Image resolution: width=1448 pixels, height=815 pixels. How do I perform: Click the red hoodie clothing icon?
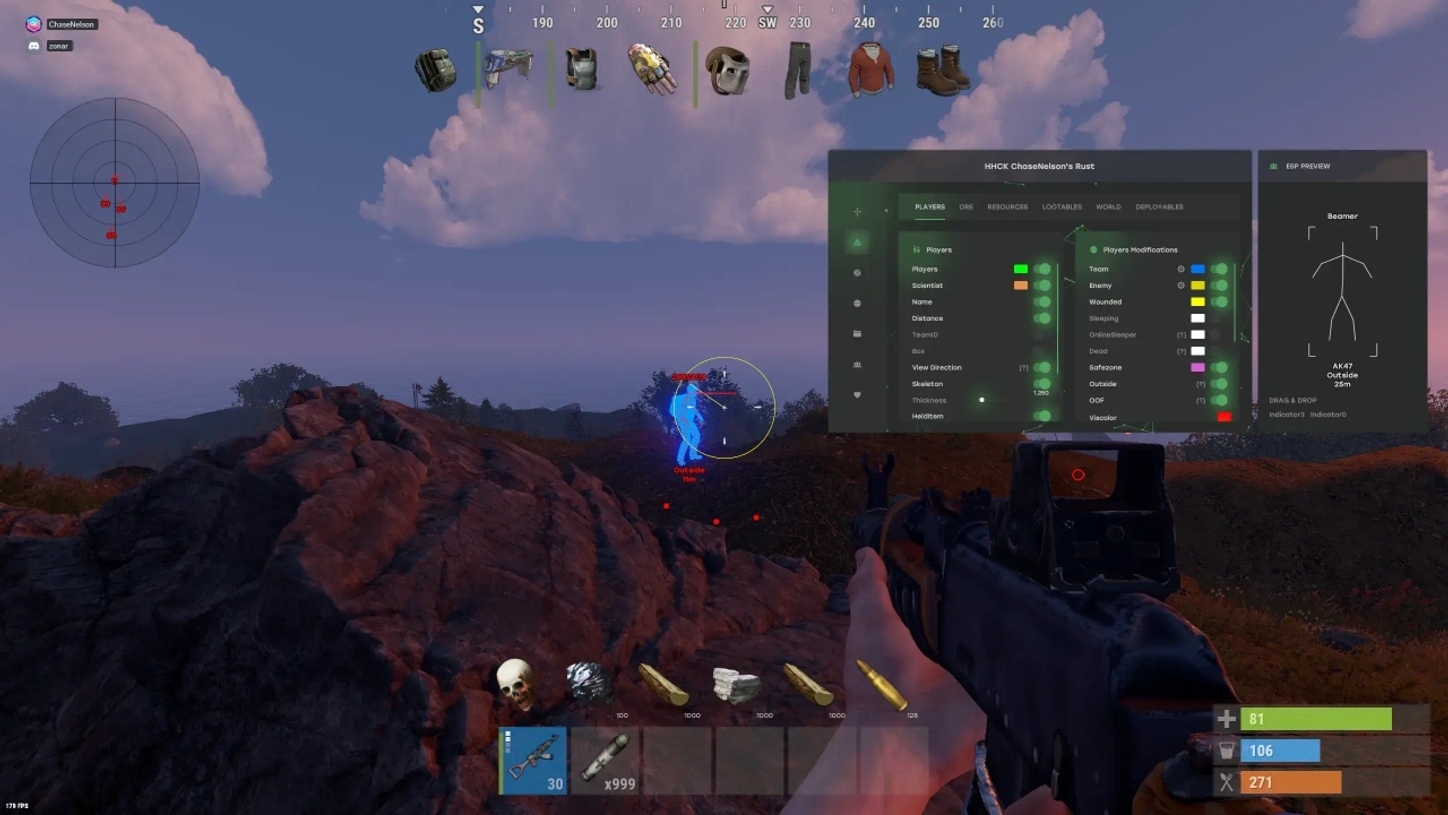coord(871,70)
